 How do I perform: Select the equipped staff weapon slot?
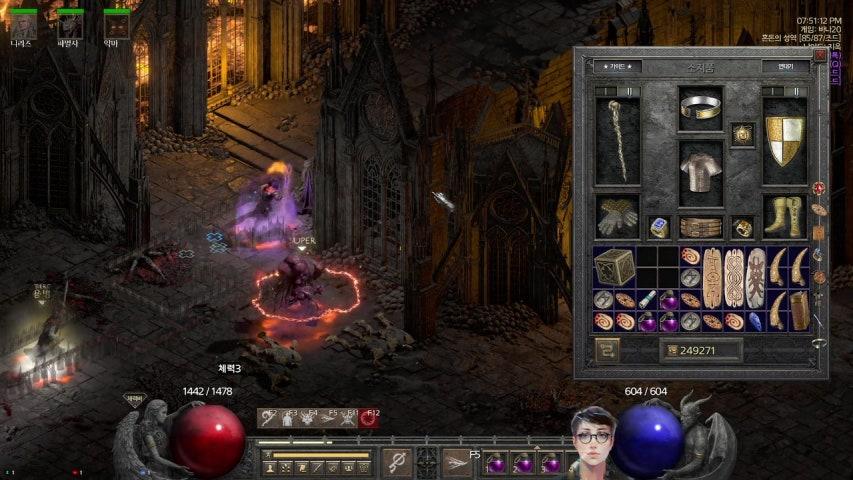[618, 141]
